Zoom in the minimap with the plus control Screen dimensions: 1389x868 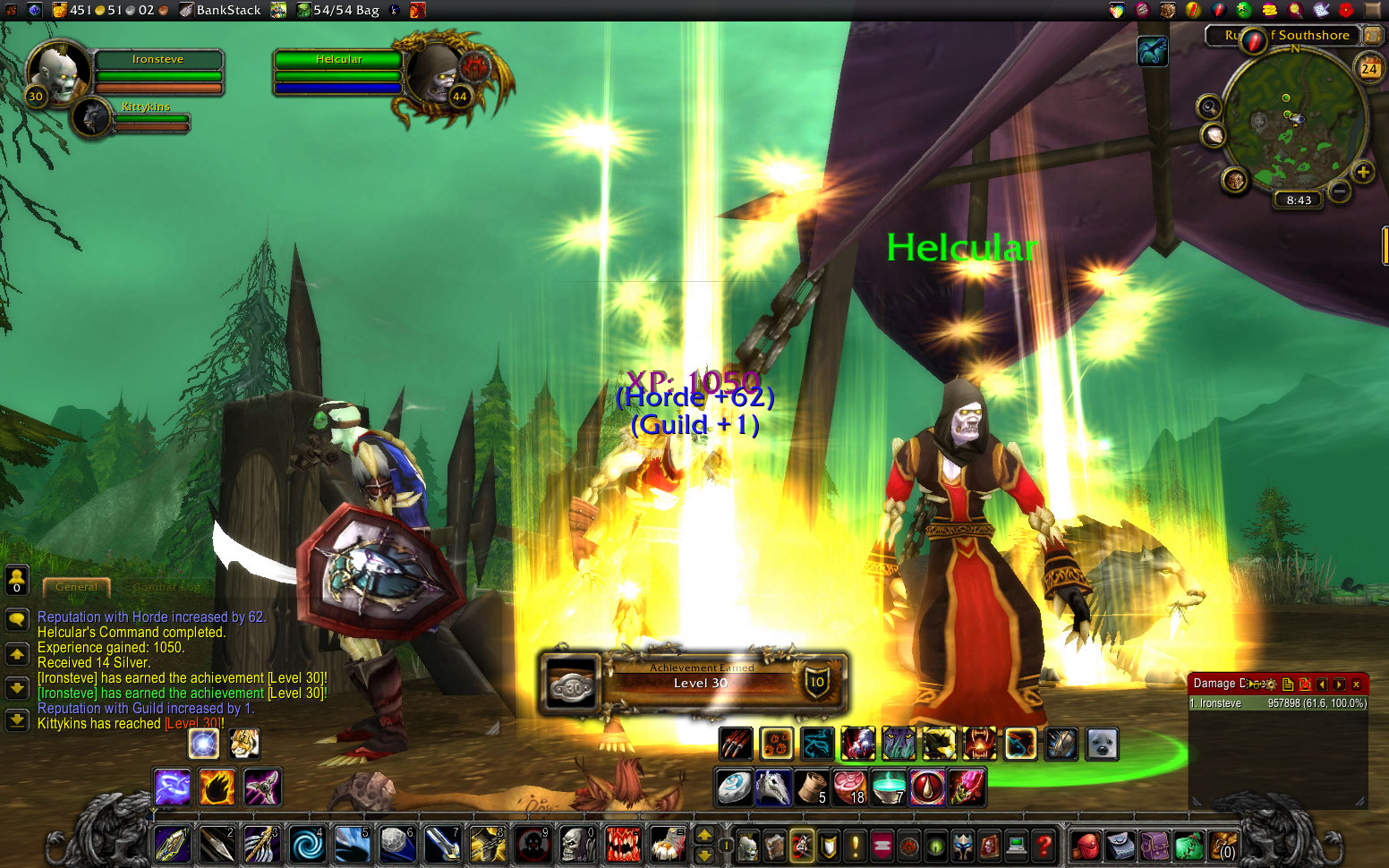[x=1365, y=172]
